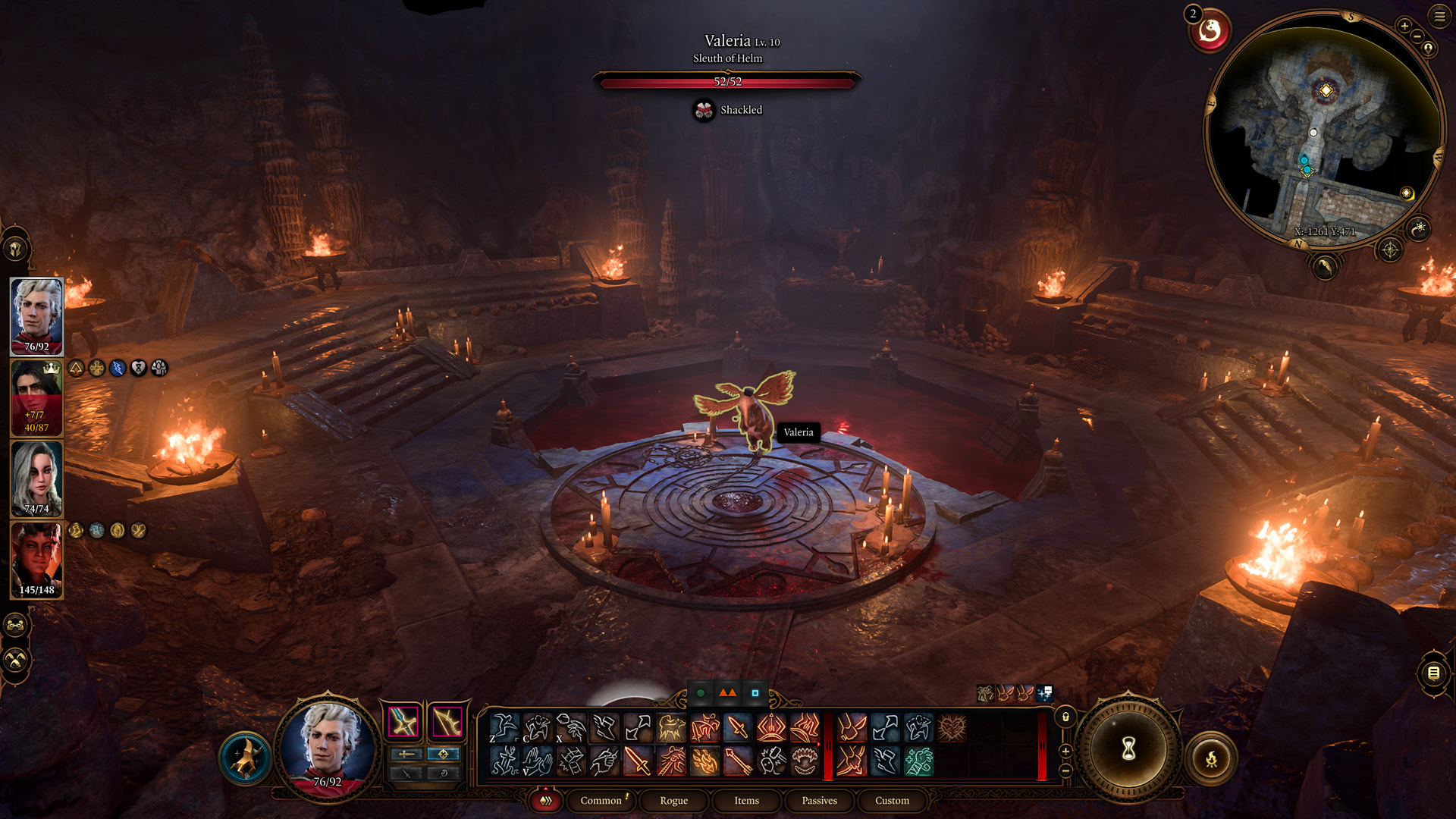
Task: Open the journal scroll button on right edge
Action: coord(1433,673)
